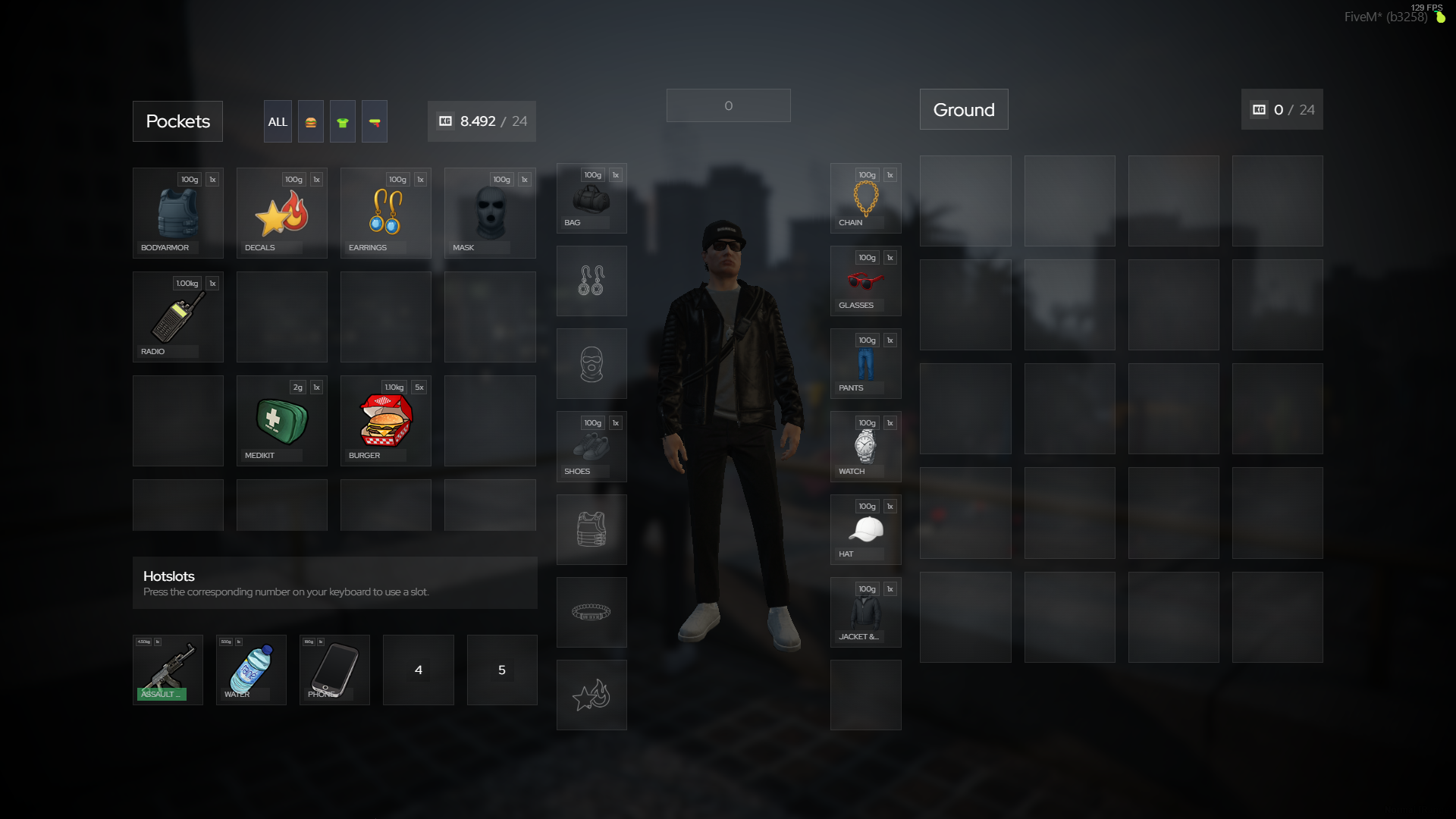Click the Ground panel label
This screenshot has width=1456, height=819.
(964, 109)
